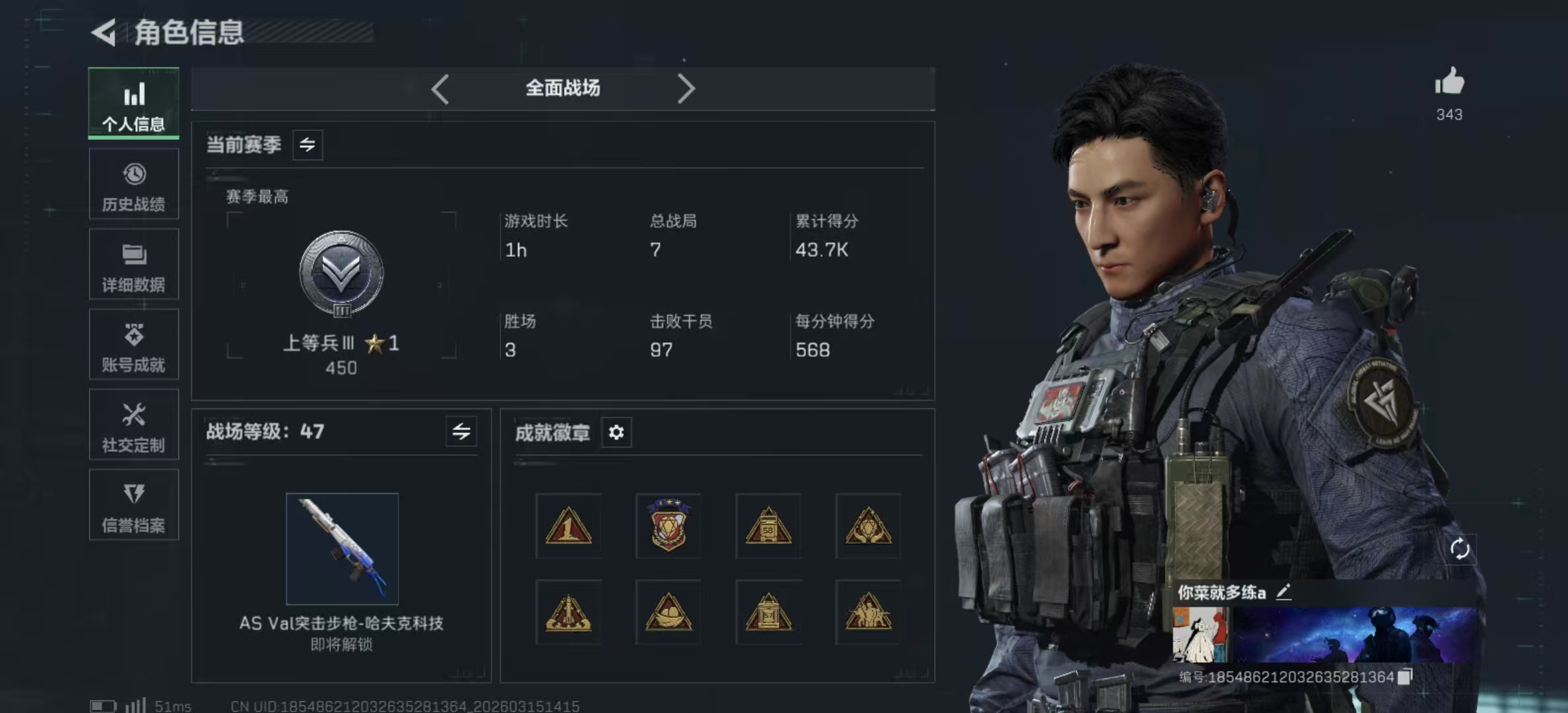This screenshot has height=713, width=1568.
Task: Open the 社交定制 tab
Action: (134, 425)
